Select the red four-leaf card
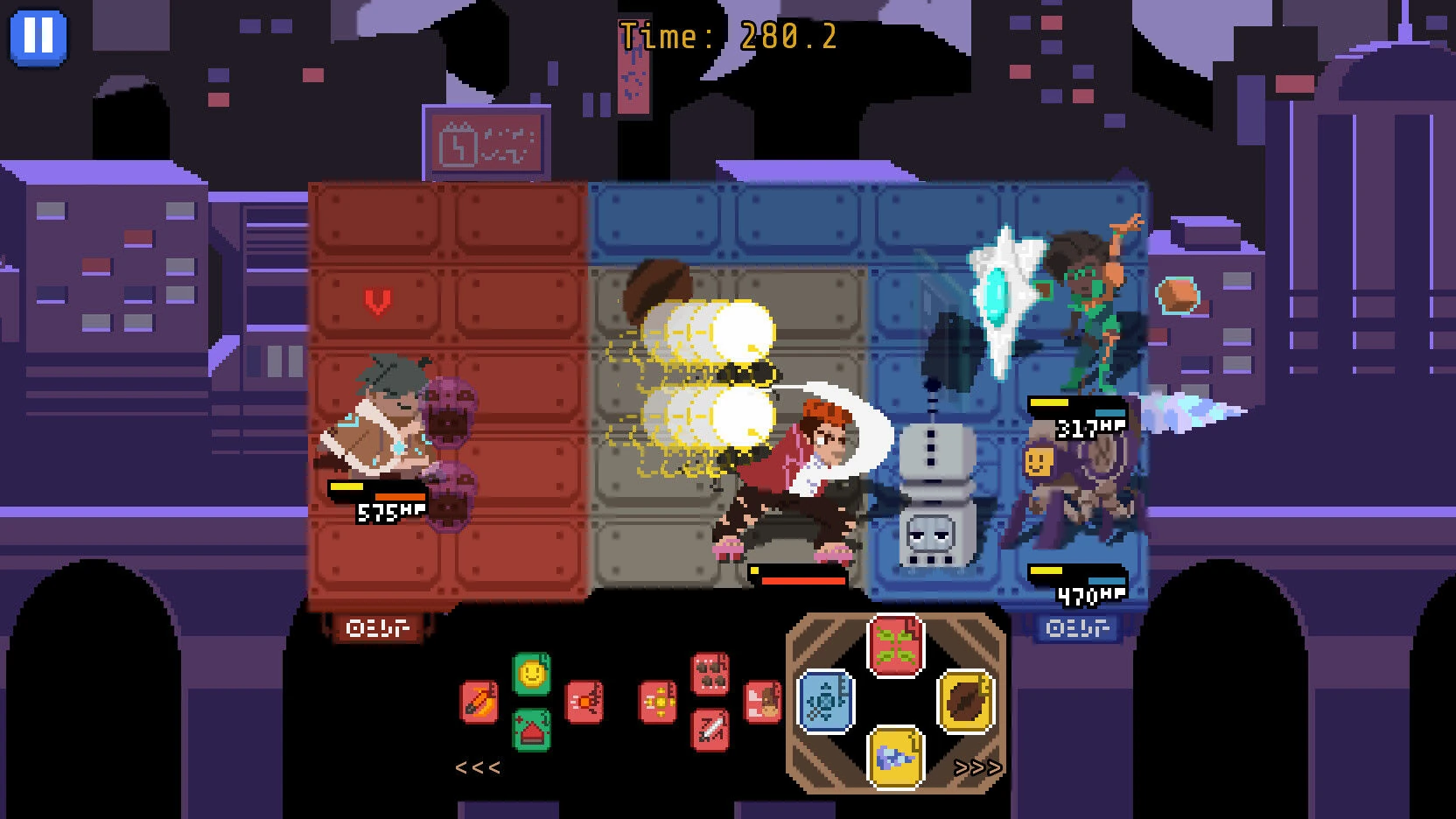 896,646
